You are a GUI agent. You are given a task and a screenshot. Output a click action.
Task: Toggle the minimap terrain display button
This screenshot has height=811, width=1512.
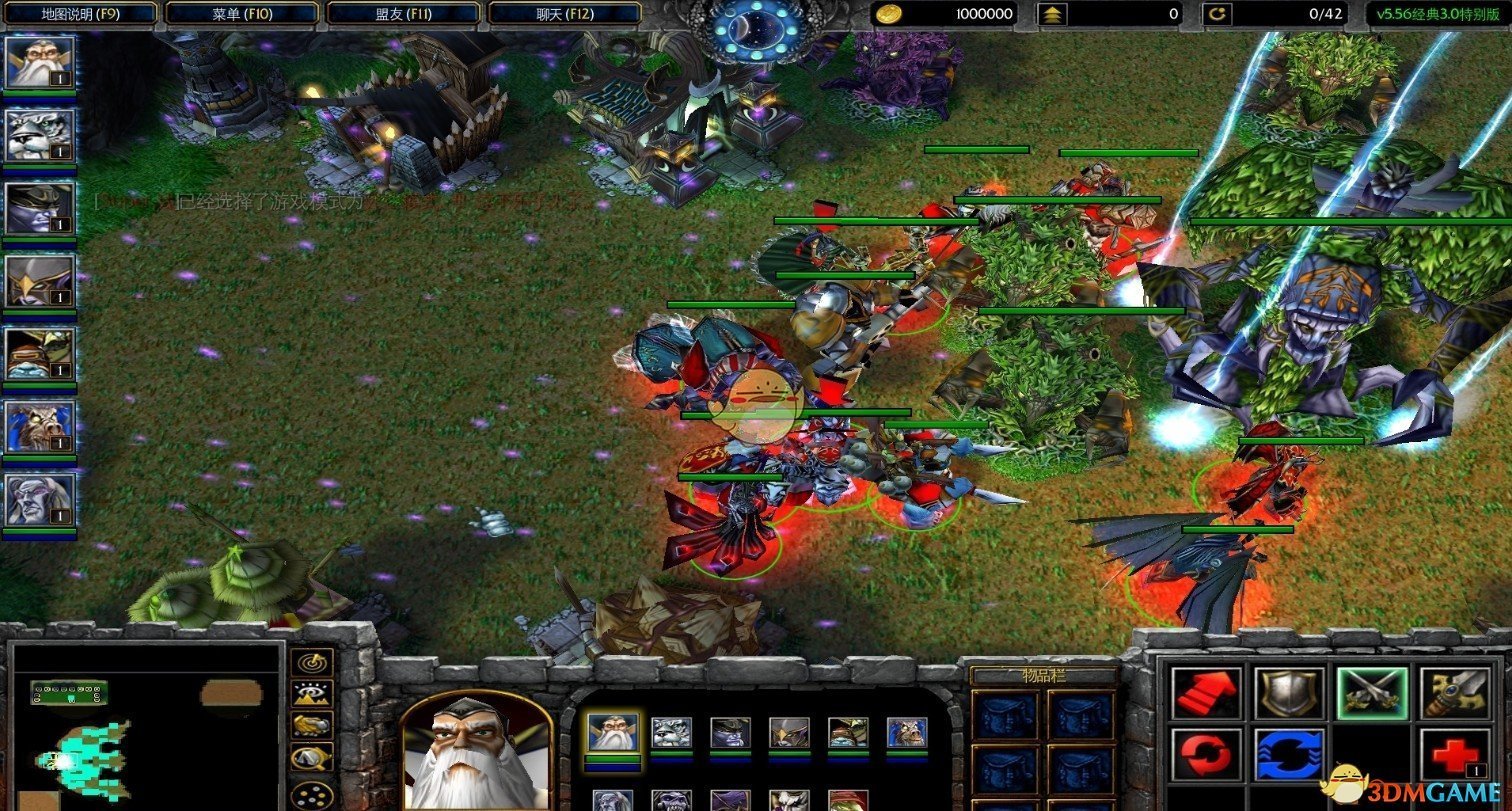[312, 694]
